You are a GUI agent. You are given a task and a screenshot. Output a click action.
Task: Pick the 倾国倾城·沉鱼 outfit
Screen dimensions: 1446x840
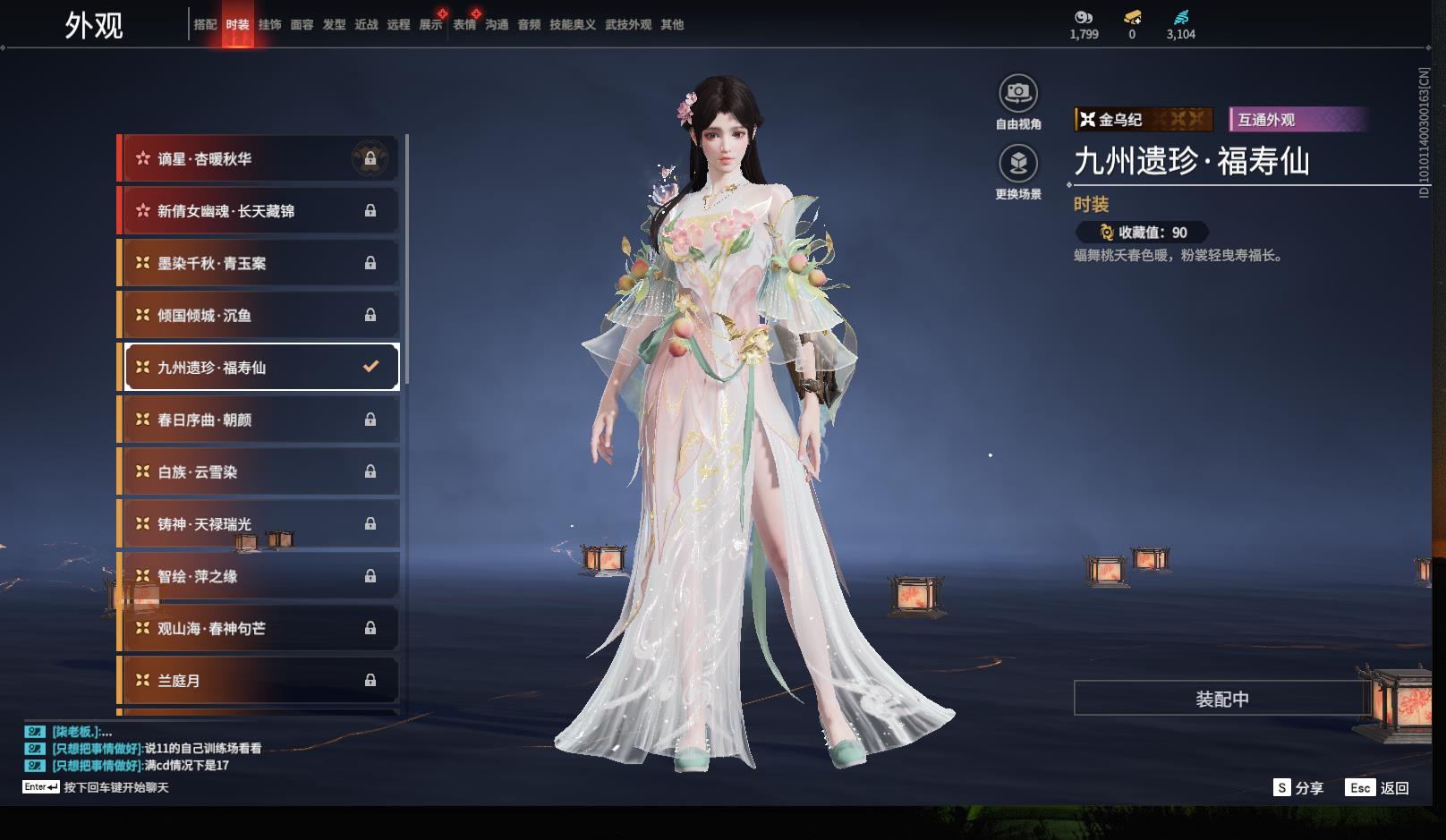click(x=259, y=315)
